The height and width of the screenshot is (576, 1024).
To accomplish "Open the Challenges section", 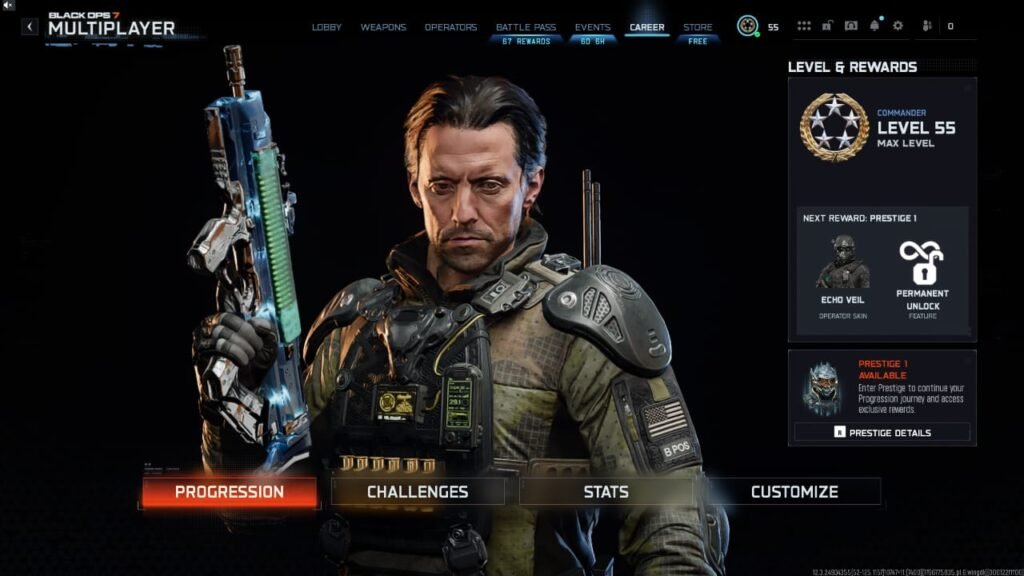I will pos(417,491).
